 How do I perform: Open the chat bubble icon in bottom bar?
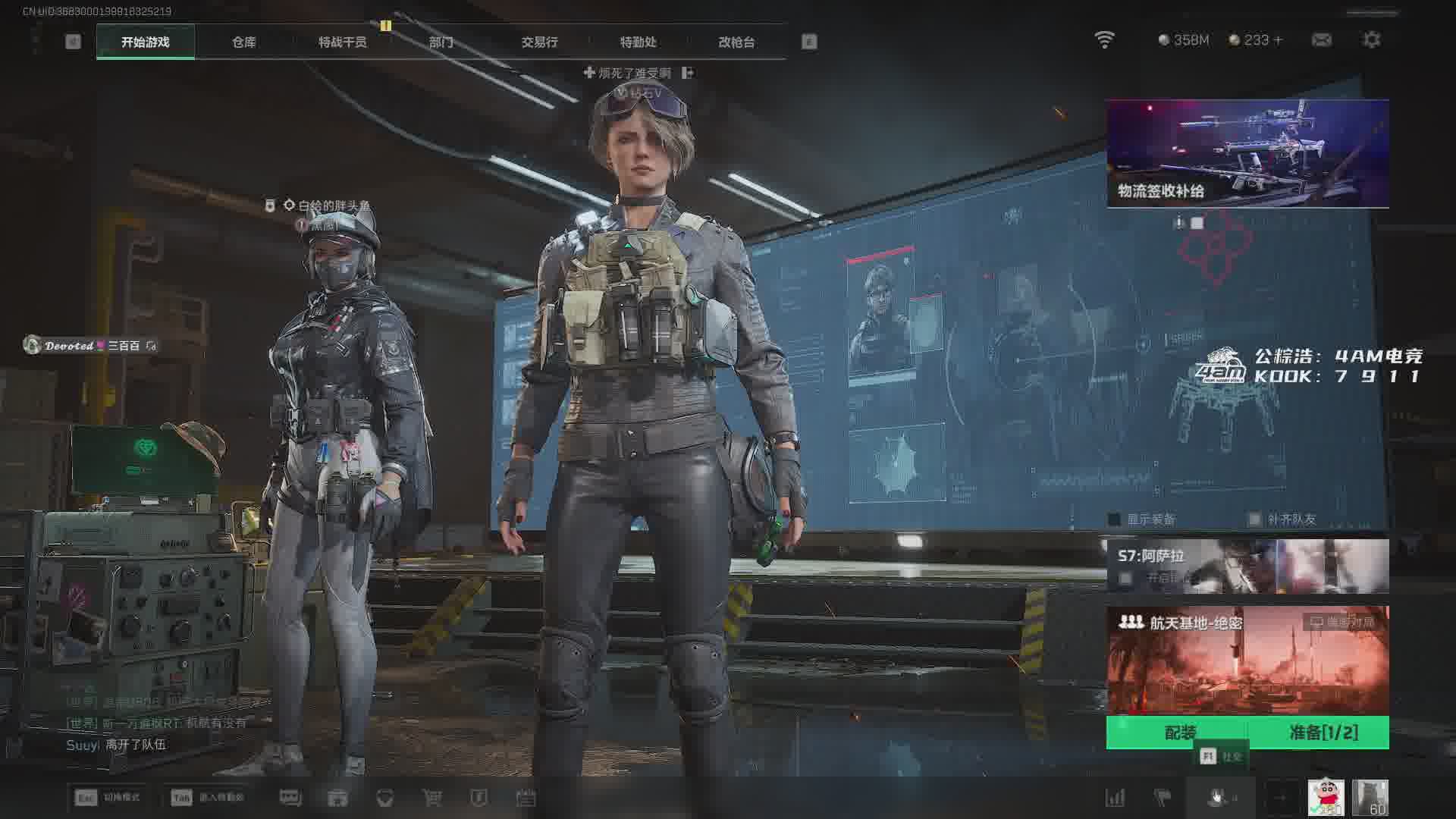point(290,798)
